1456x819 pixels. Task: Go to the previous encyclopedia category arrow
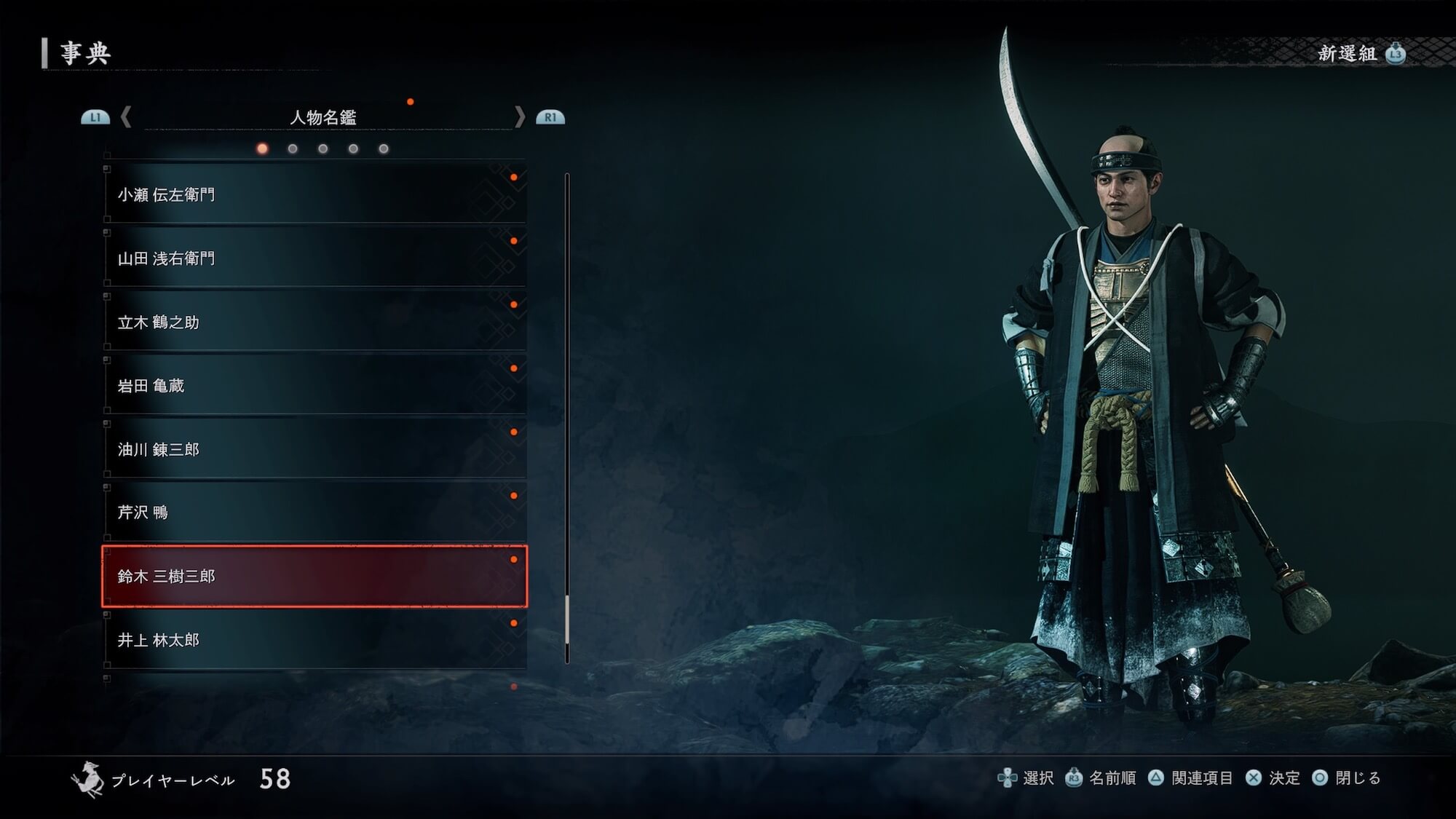(126, 117)
